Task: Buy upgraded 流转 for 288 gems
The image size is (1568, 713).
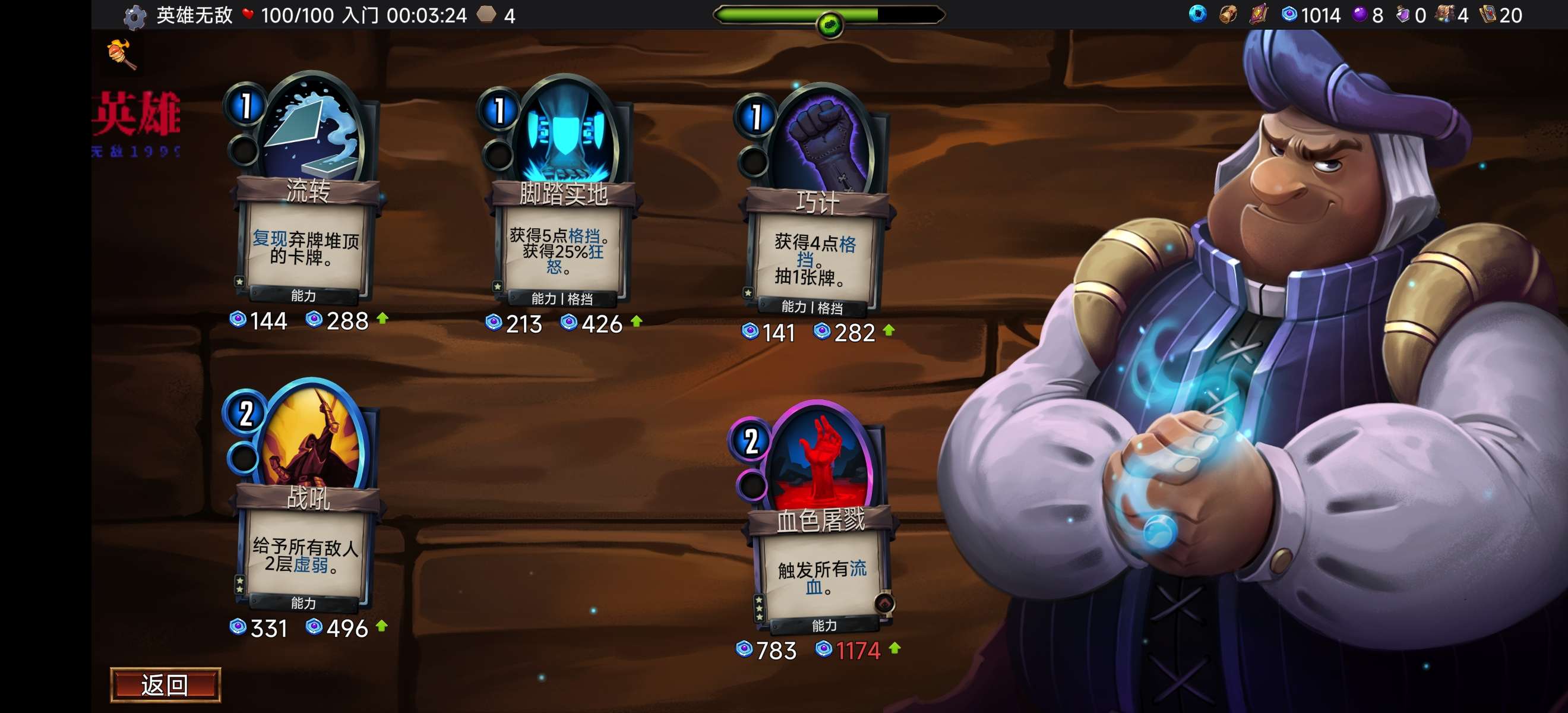Action: (346, 320)
